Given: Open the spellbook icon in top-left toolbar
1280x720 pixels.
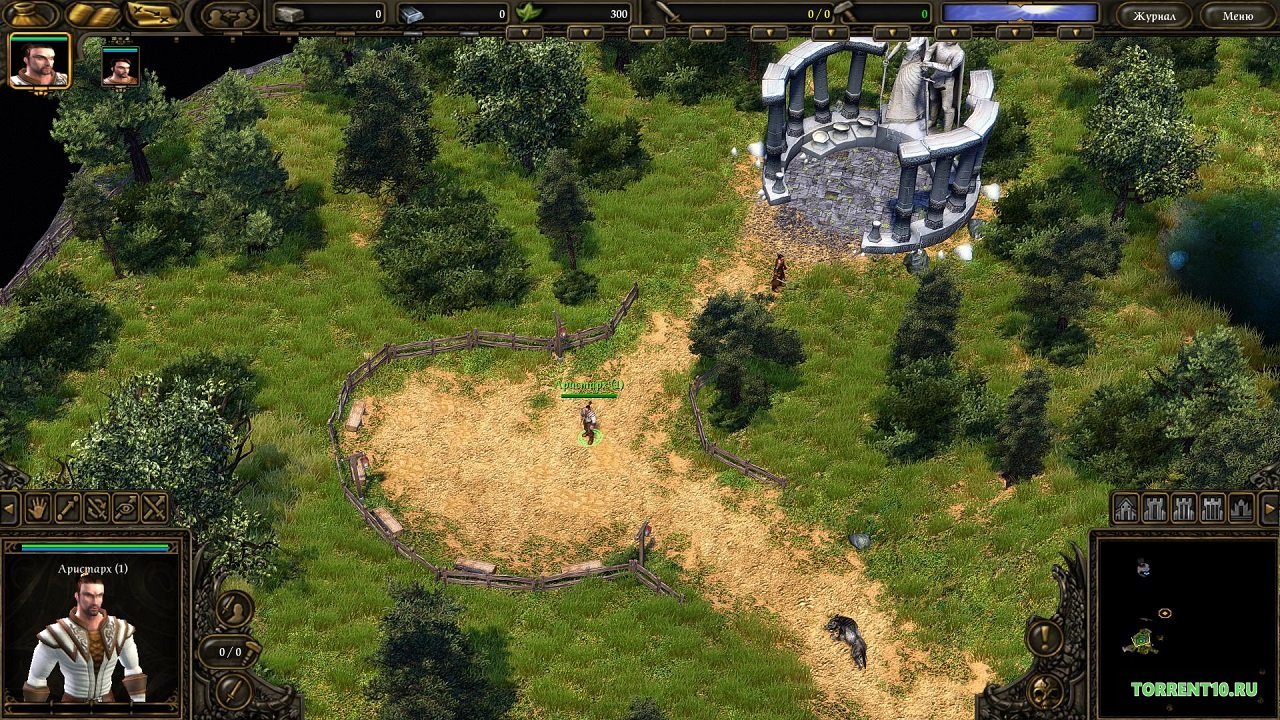Looking at the screenshot, I should (92, 13).
